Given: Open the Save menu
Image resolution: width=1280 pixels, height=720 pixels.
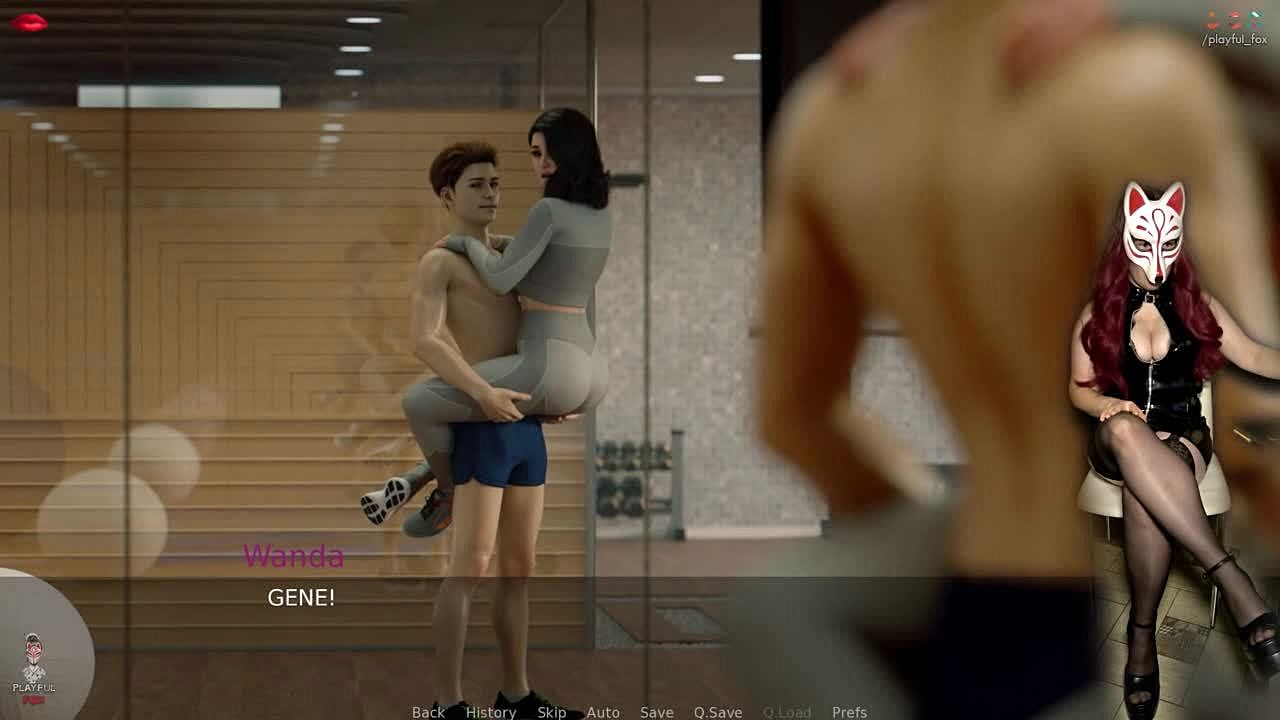Looking at the screenshot, I should [656, 712].
